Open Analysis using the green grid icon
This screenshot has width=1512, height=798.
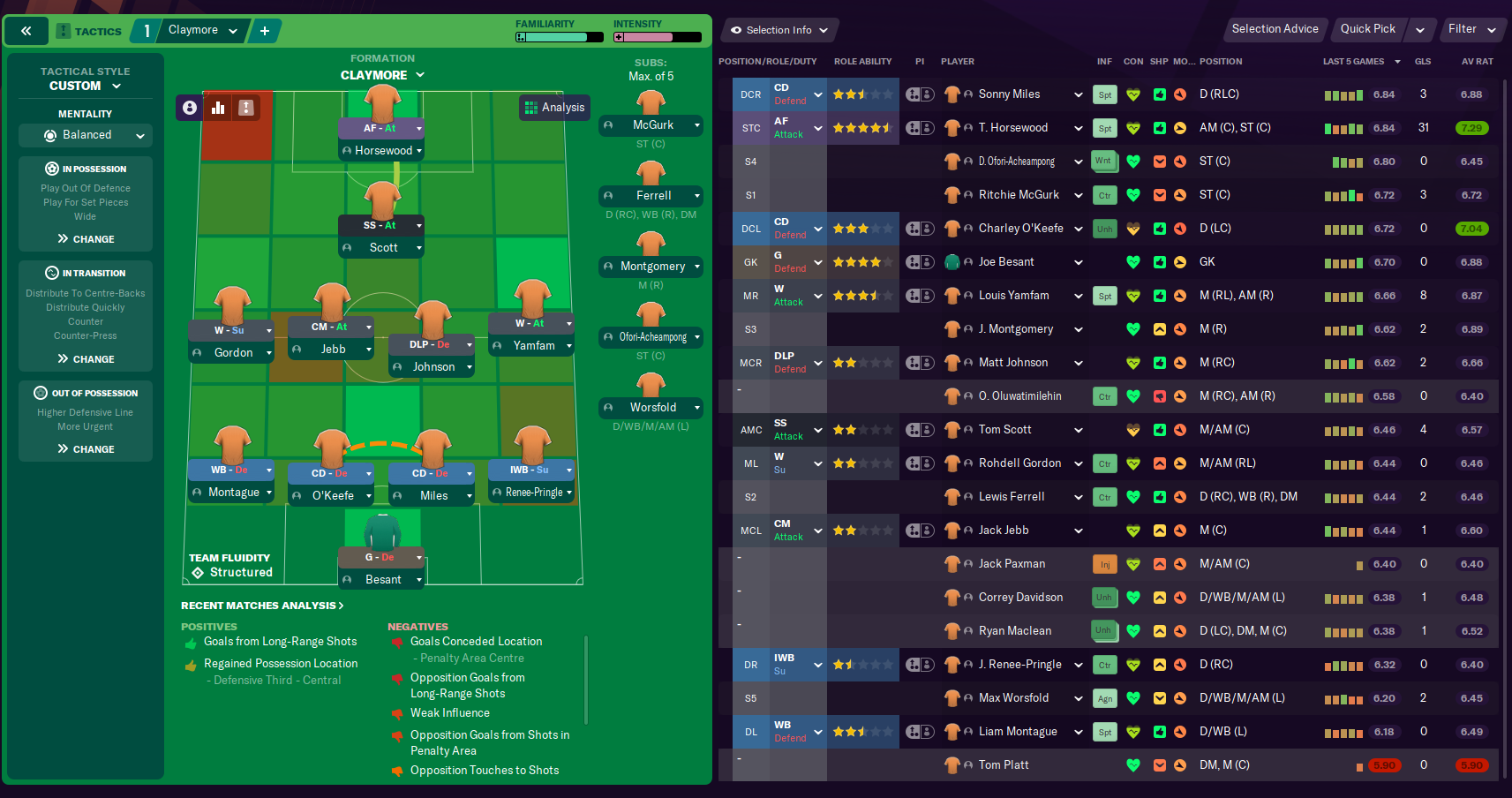click(554, 107)
